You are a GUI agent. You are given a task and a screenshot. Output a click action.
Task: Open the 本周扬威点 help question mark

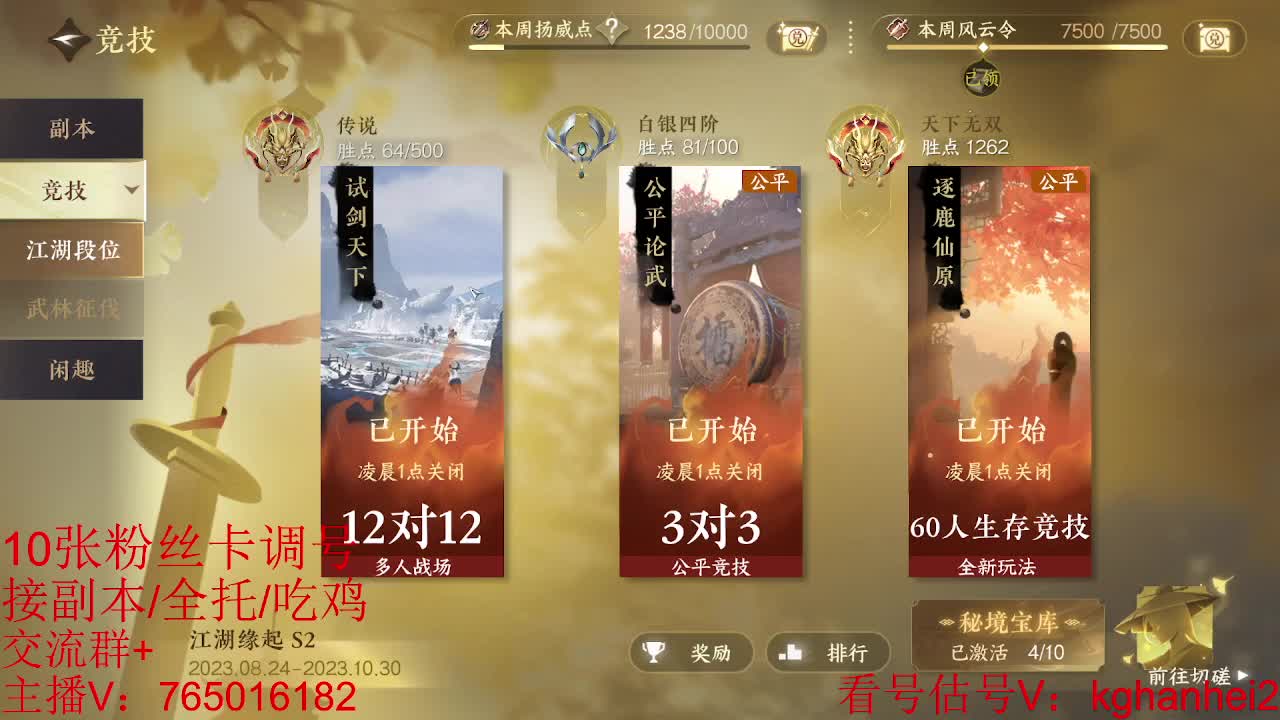pos(611,31)
